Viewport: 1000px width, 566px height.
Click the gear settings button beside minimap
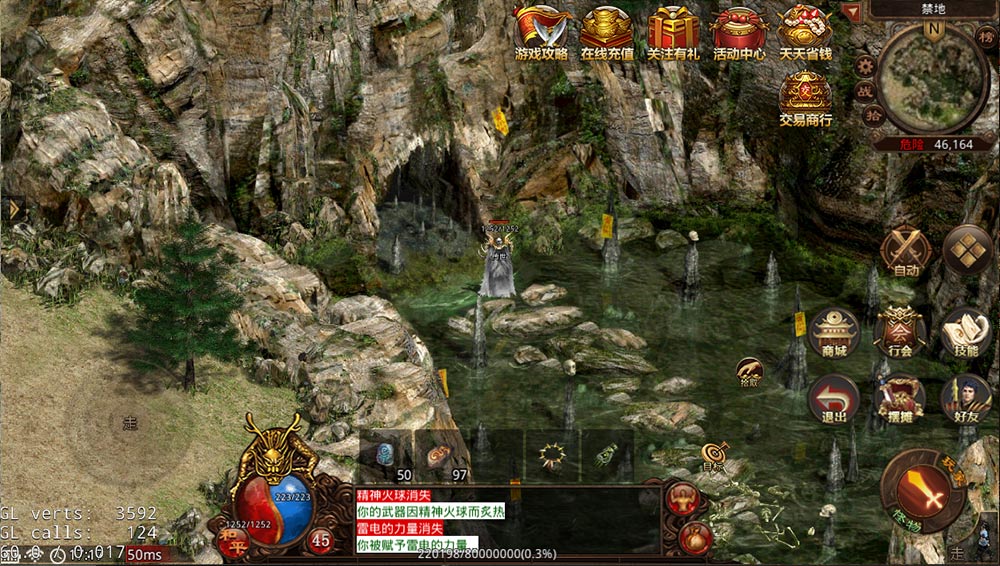click(867, 66)
